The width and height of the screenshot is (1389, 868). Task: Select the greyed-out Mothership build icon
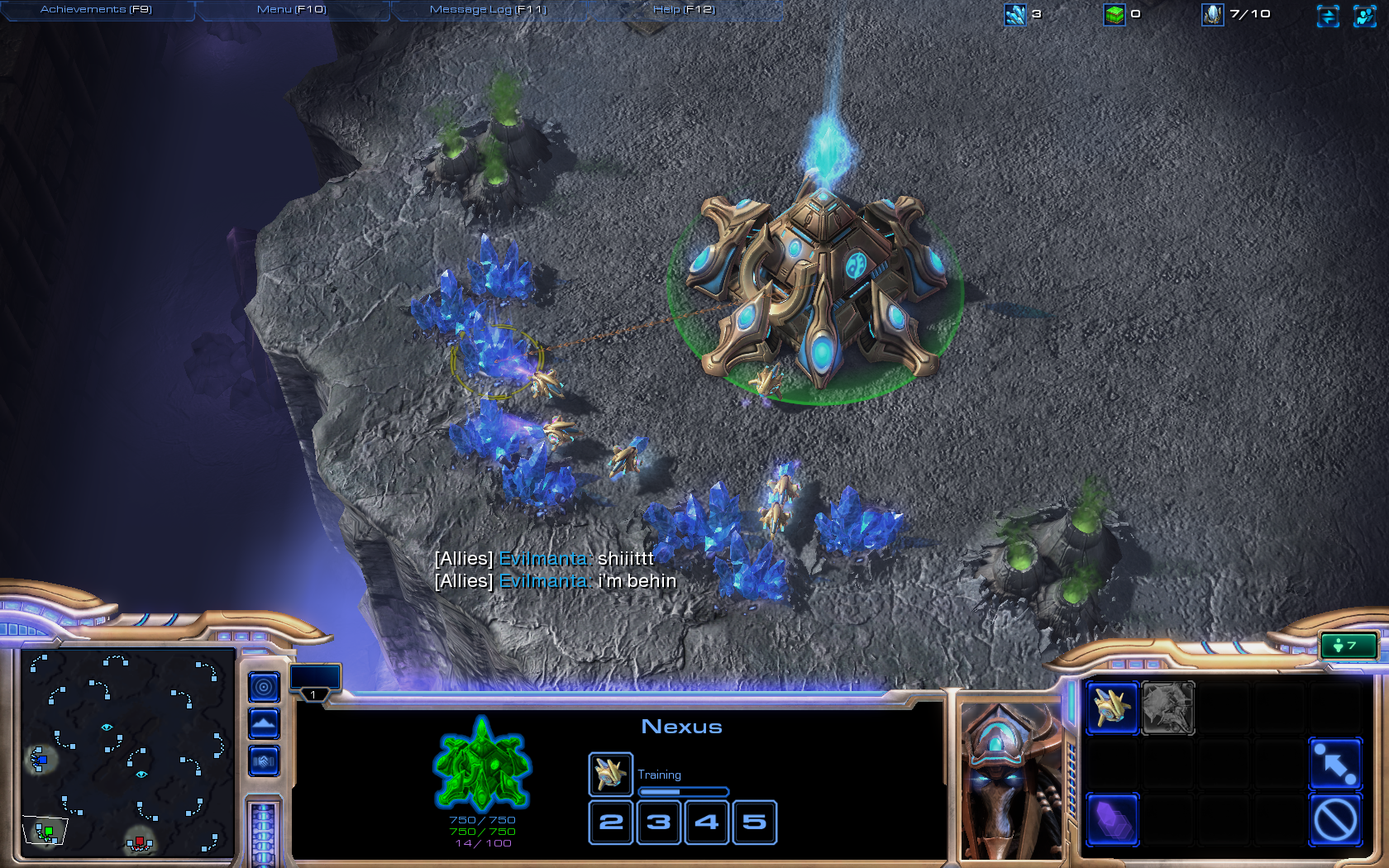pyautogui.click(x=1167, y=708)
